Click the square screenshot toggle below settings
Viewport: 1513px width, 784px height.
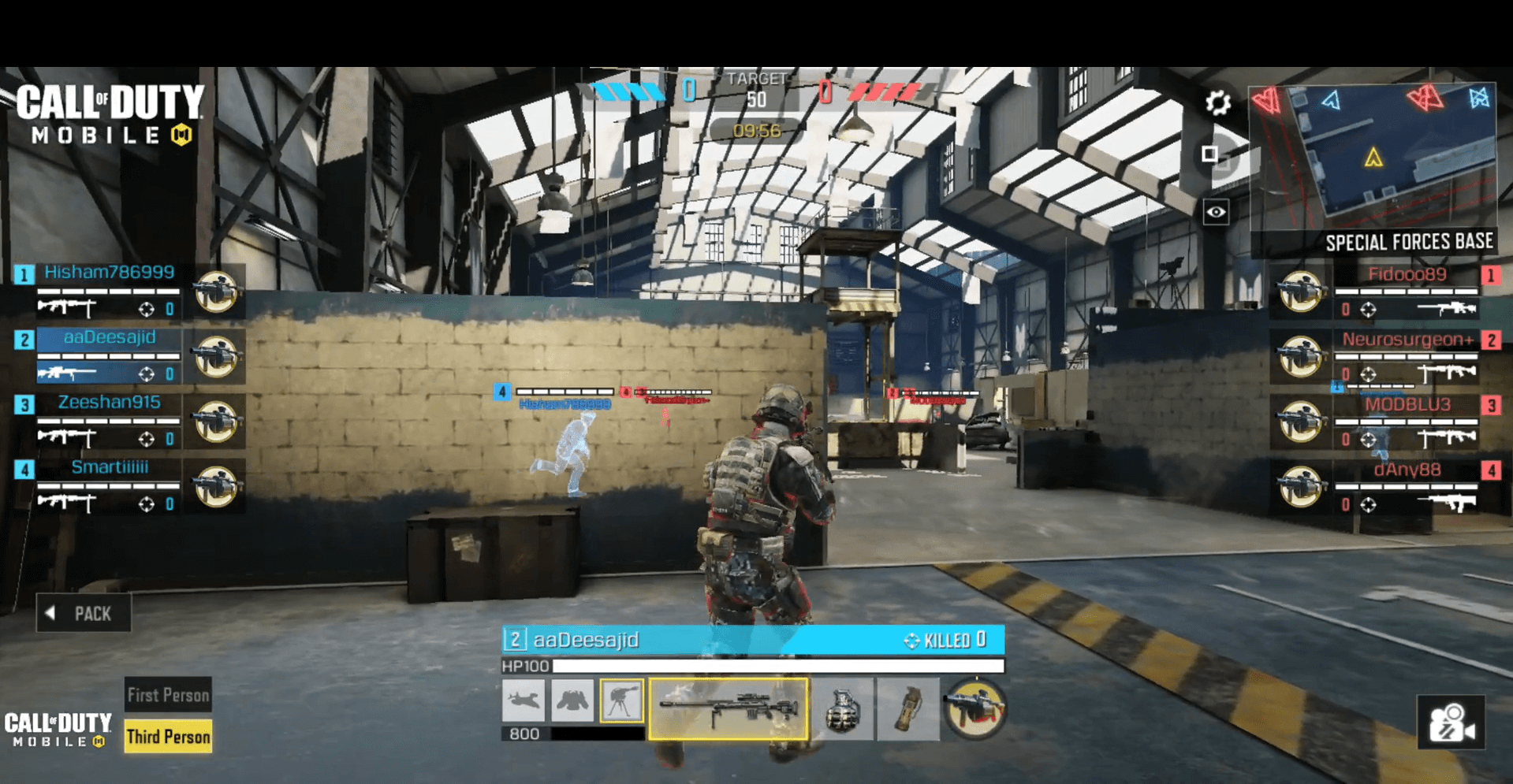tap(1209, 154)
